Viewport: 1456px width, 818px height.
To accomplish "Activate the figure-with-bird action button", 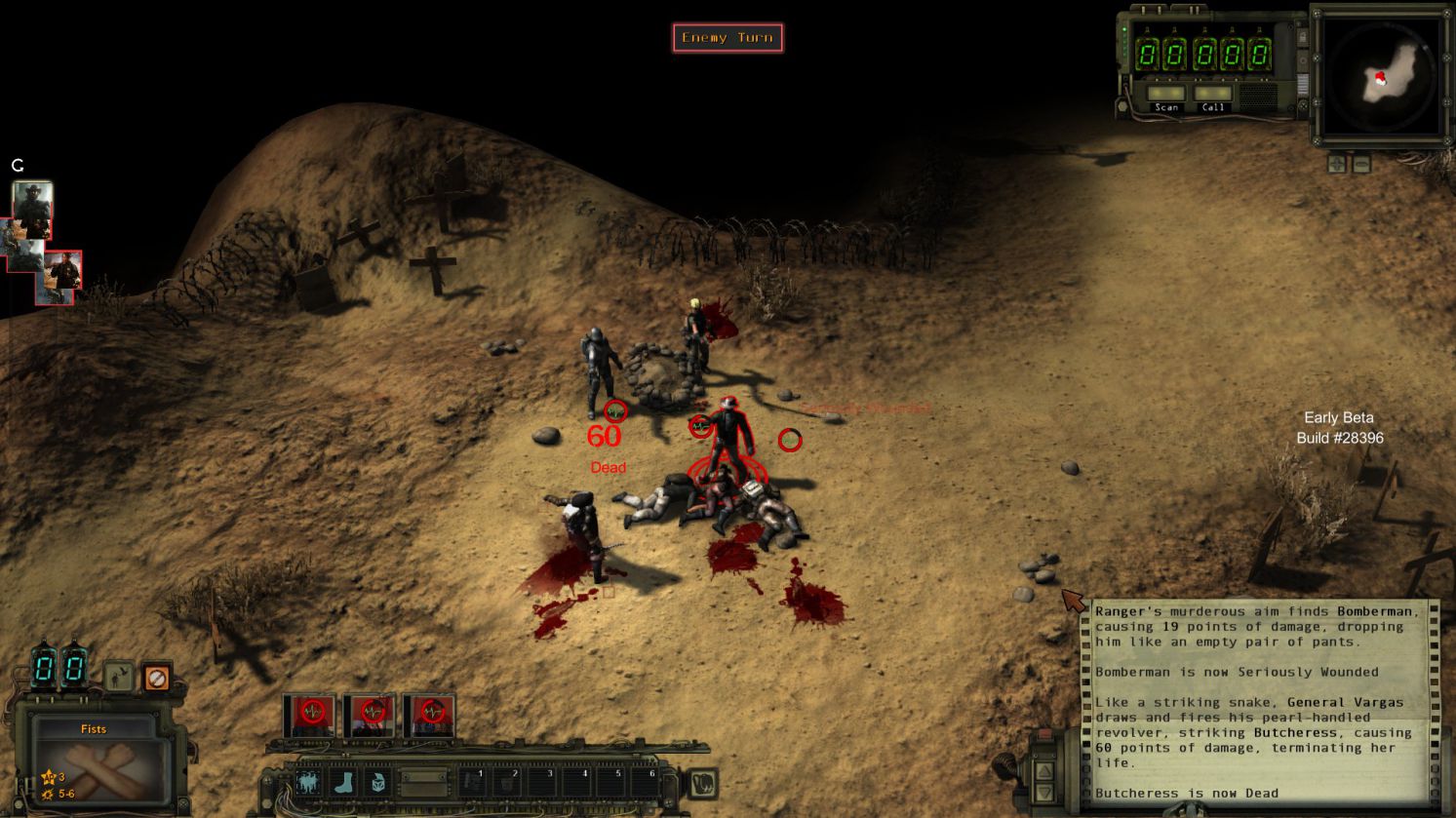I will tap(308, 782).
